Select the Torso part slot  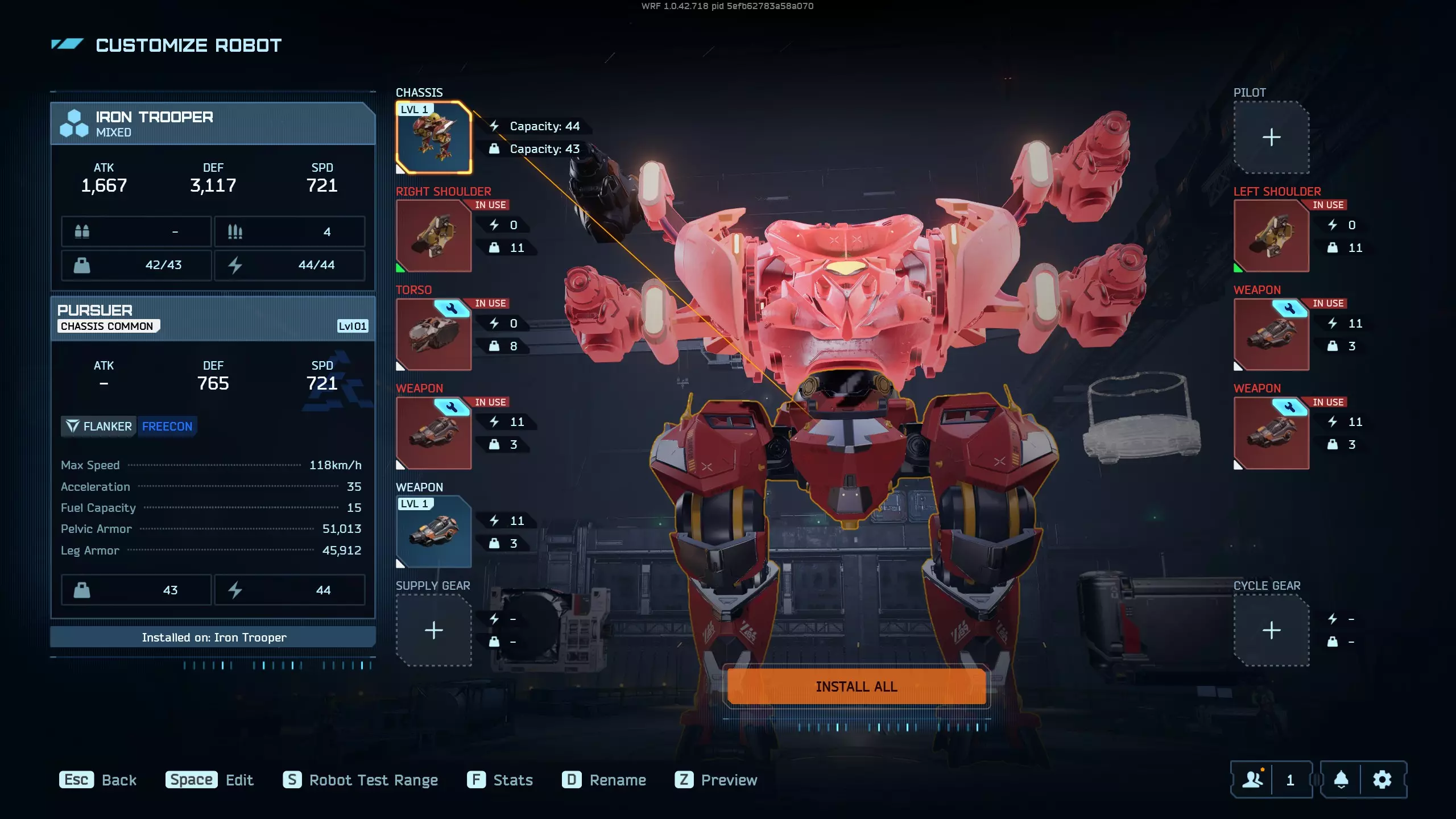point(433,334)
